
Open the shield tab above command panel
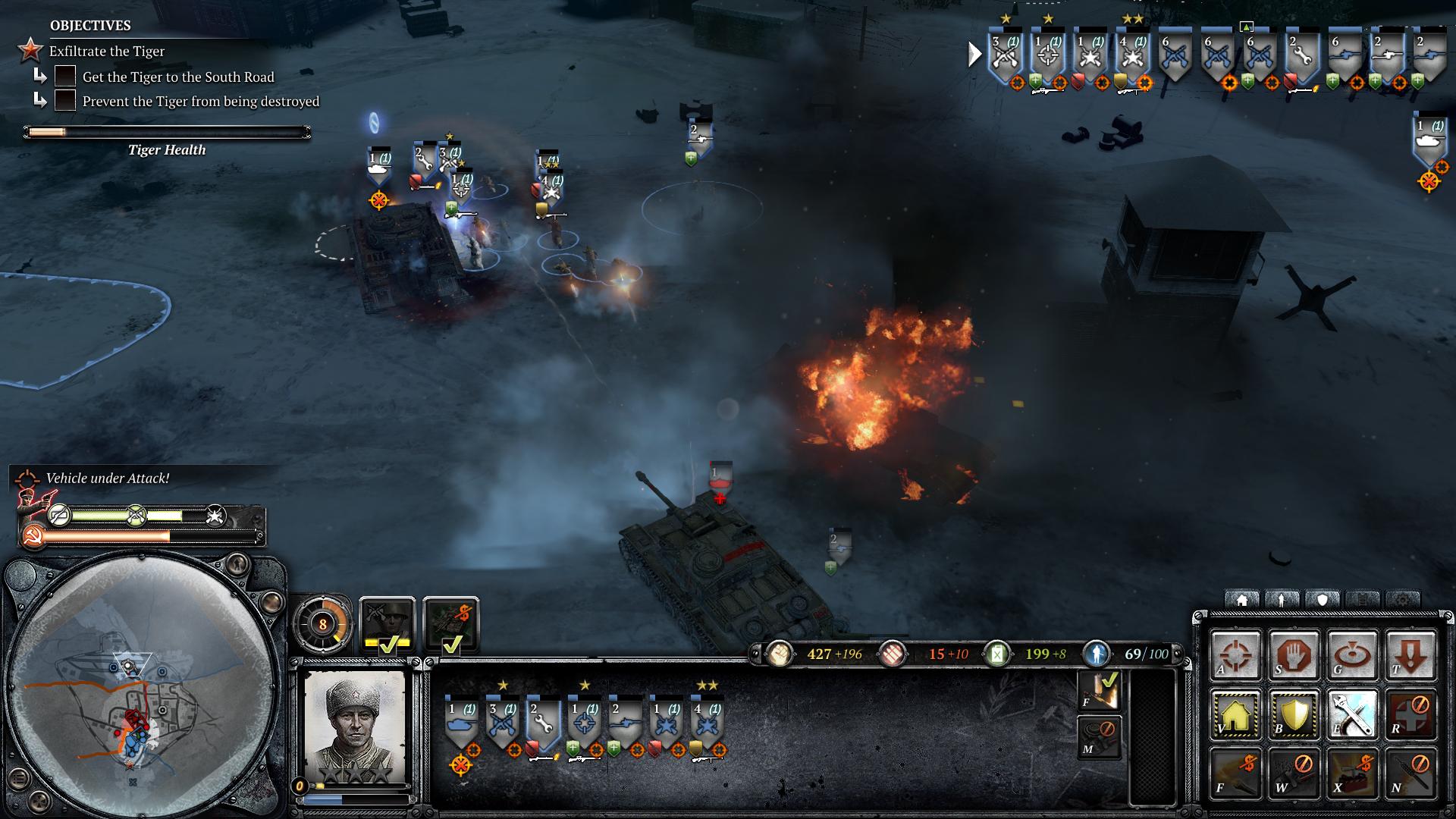(1323, 600)
